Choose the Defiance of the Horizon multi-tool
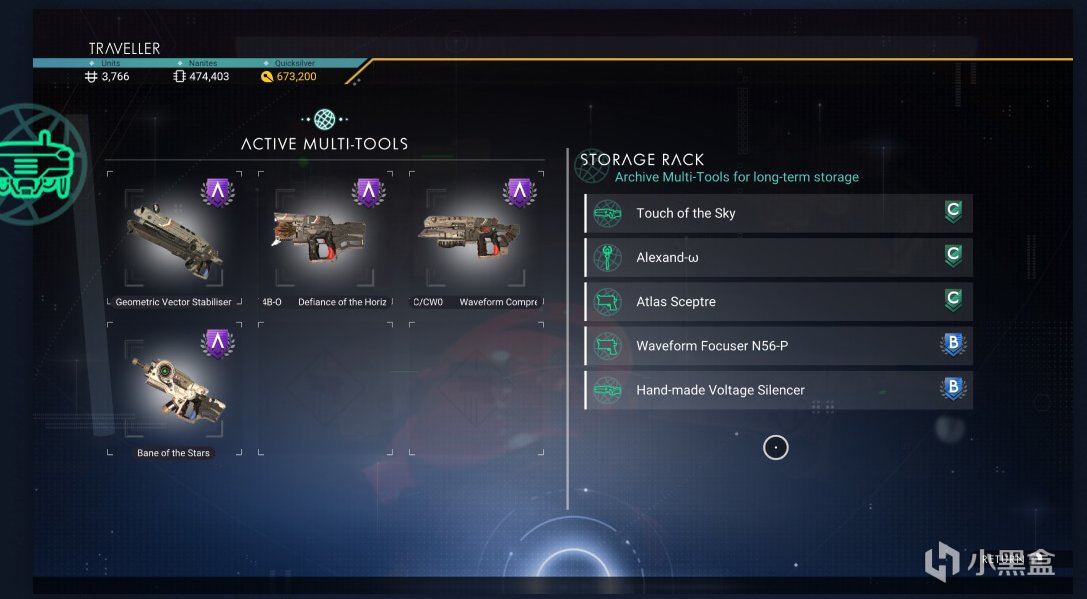The height and width of the screenshot is (599, 1087). pyautogui.click(x=325, y=241)
